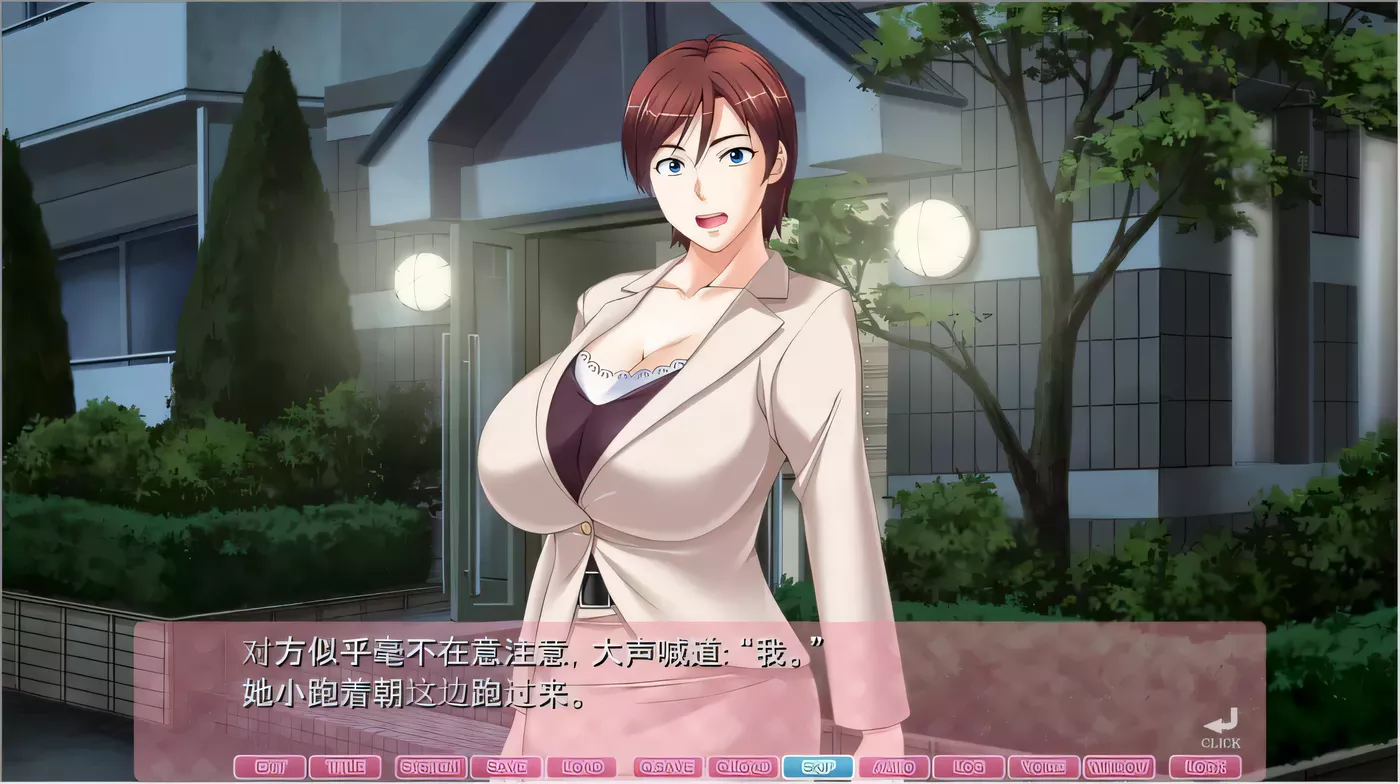The height and width of the screenshot is (784, 1400).
Task: Hide the dialogue box using WINDOW
Action: (1120, 766)
